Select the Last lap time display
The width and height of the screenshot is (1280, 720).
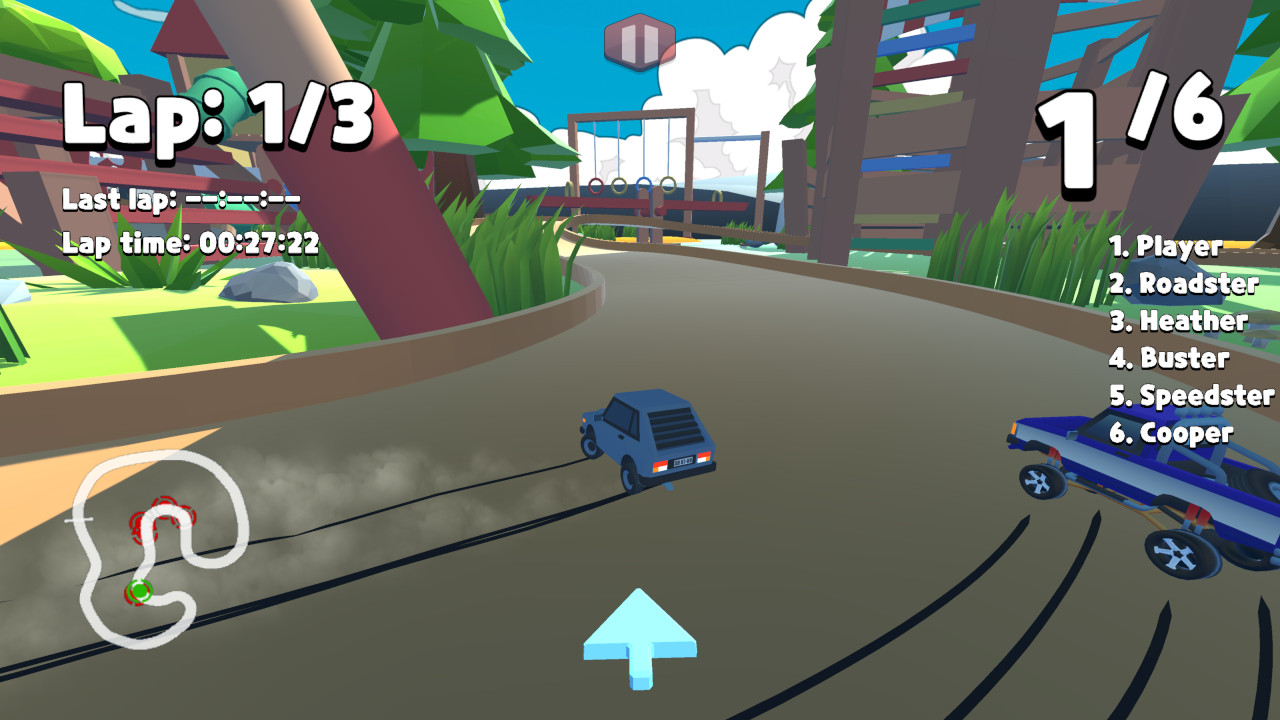[180, 202]
